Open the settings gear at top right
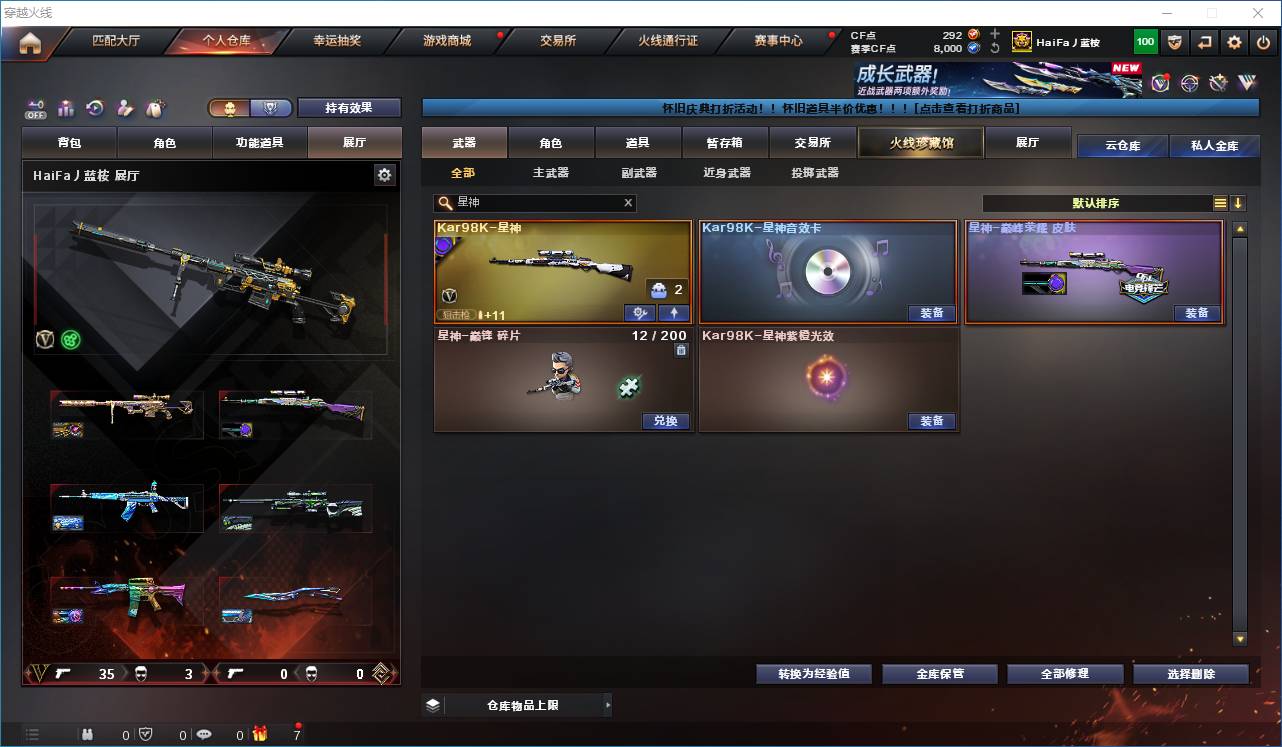The width and height of the screenshot is (1282, 747). coord(1232,41)
